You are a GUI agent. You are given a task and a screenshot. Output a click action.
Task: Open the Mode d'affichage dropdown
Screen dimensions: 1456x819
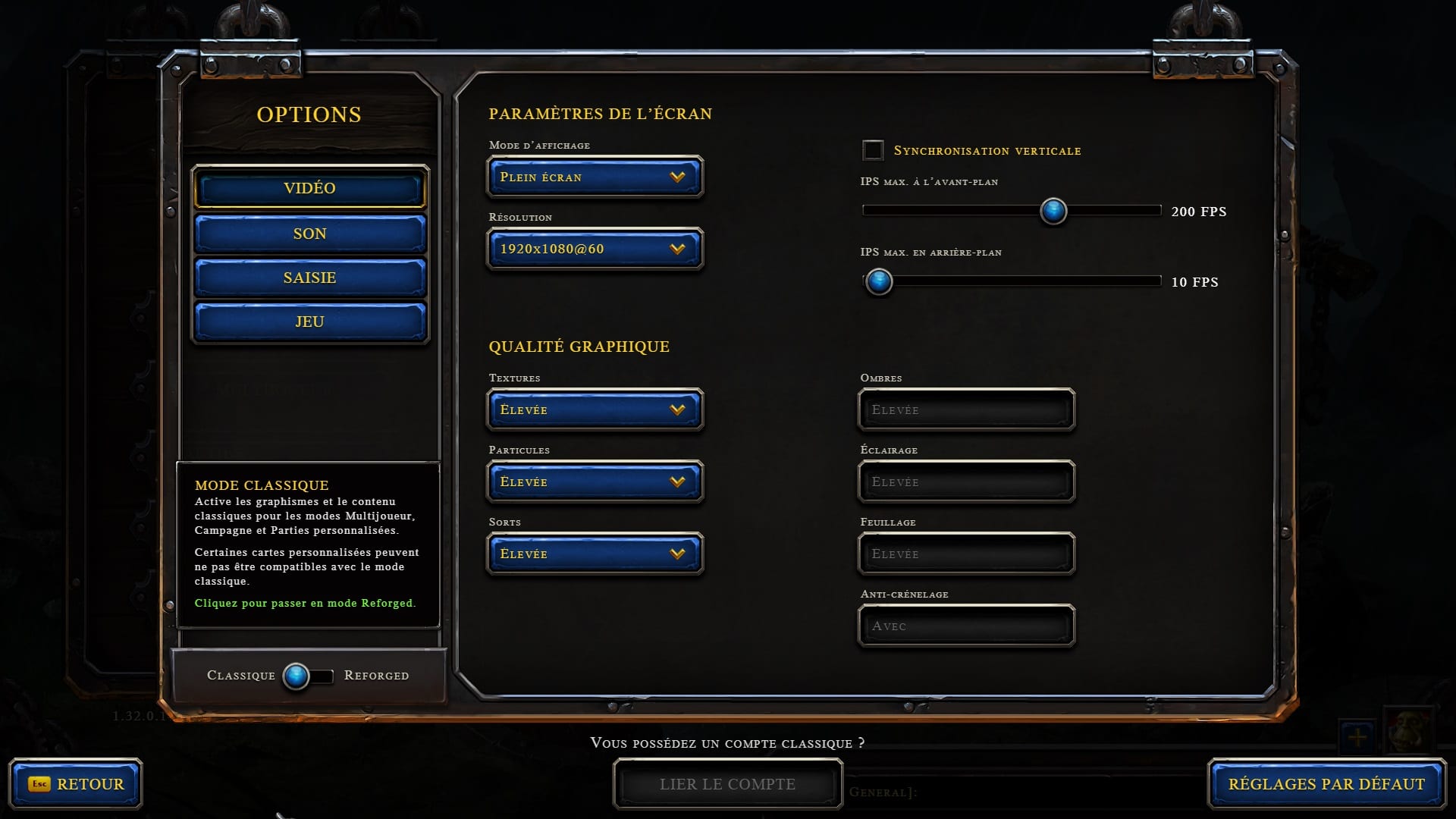point(595,177)
